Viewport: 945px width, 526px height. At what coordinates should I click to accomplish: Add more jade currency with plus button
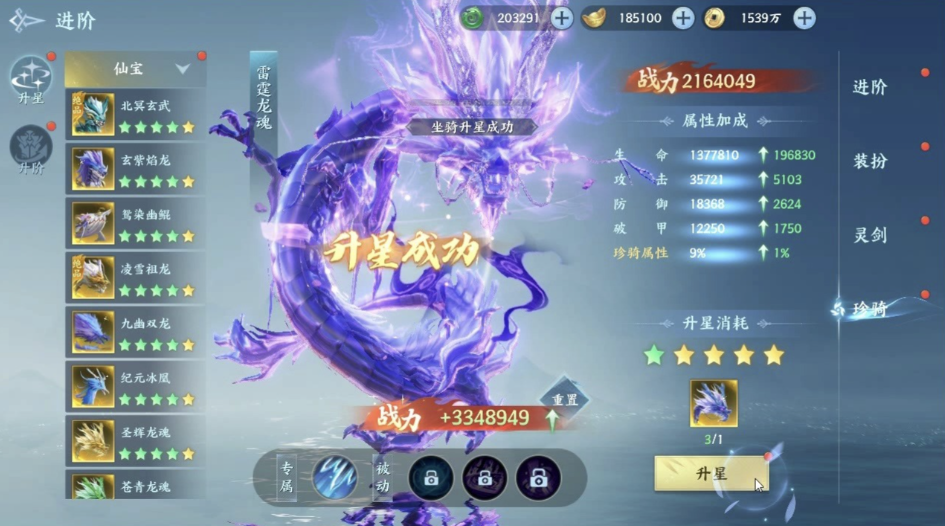point(562,18)
